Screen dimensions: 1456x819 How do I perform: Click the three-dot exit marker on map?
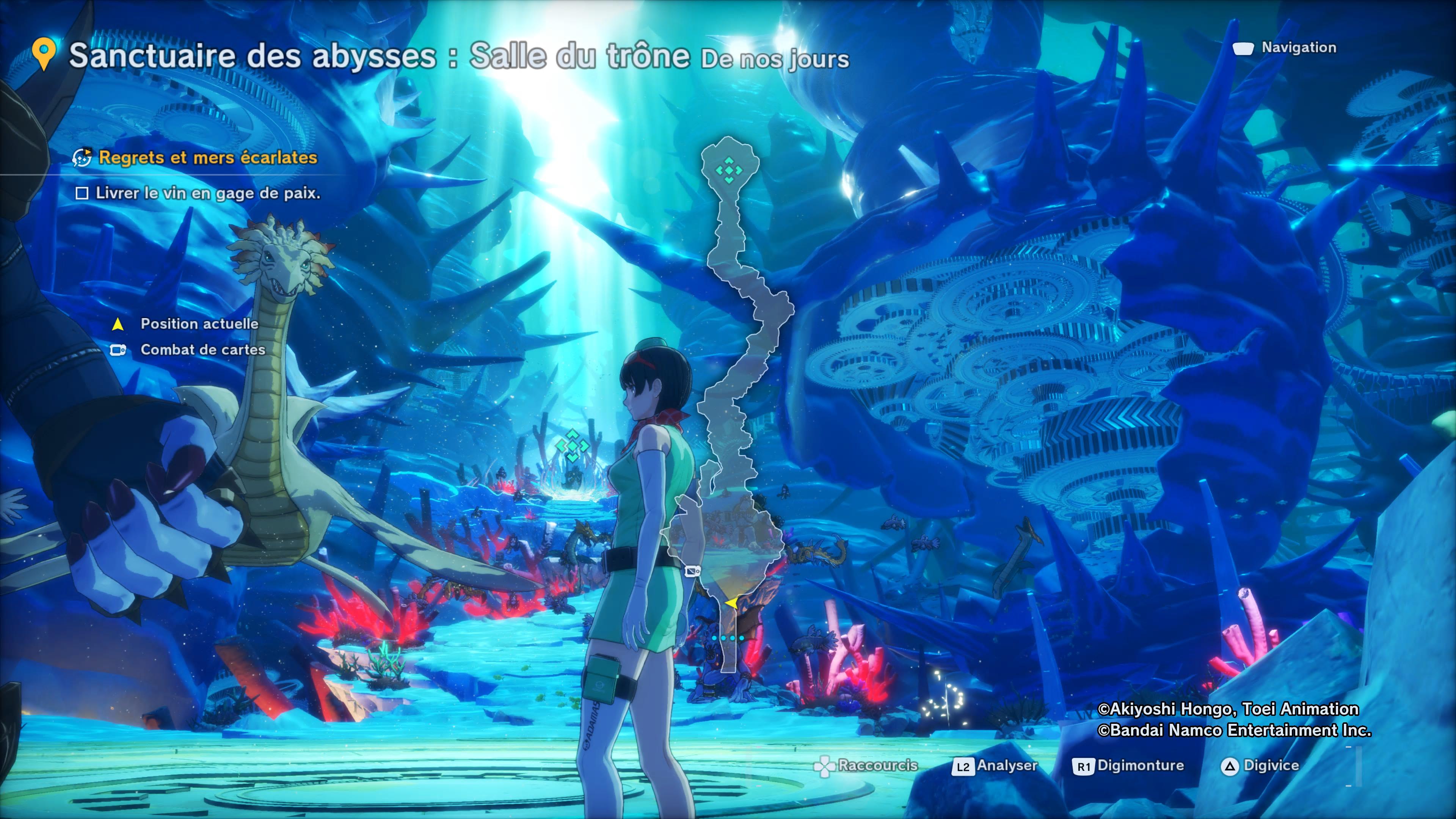728,638
